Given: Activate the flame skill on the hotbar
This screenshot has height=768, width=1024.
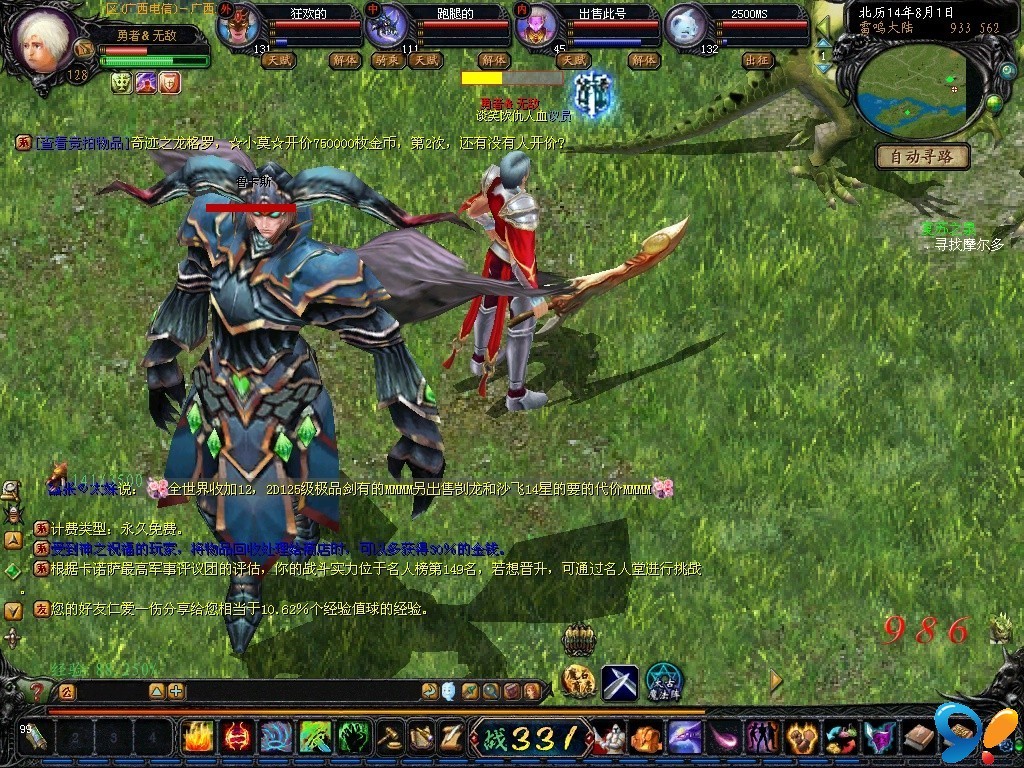Looking at the screenshot, I should pos(197,738).
